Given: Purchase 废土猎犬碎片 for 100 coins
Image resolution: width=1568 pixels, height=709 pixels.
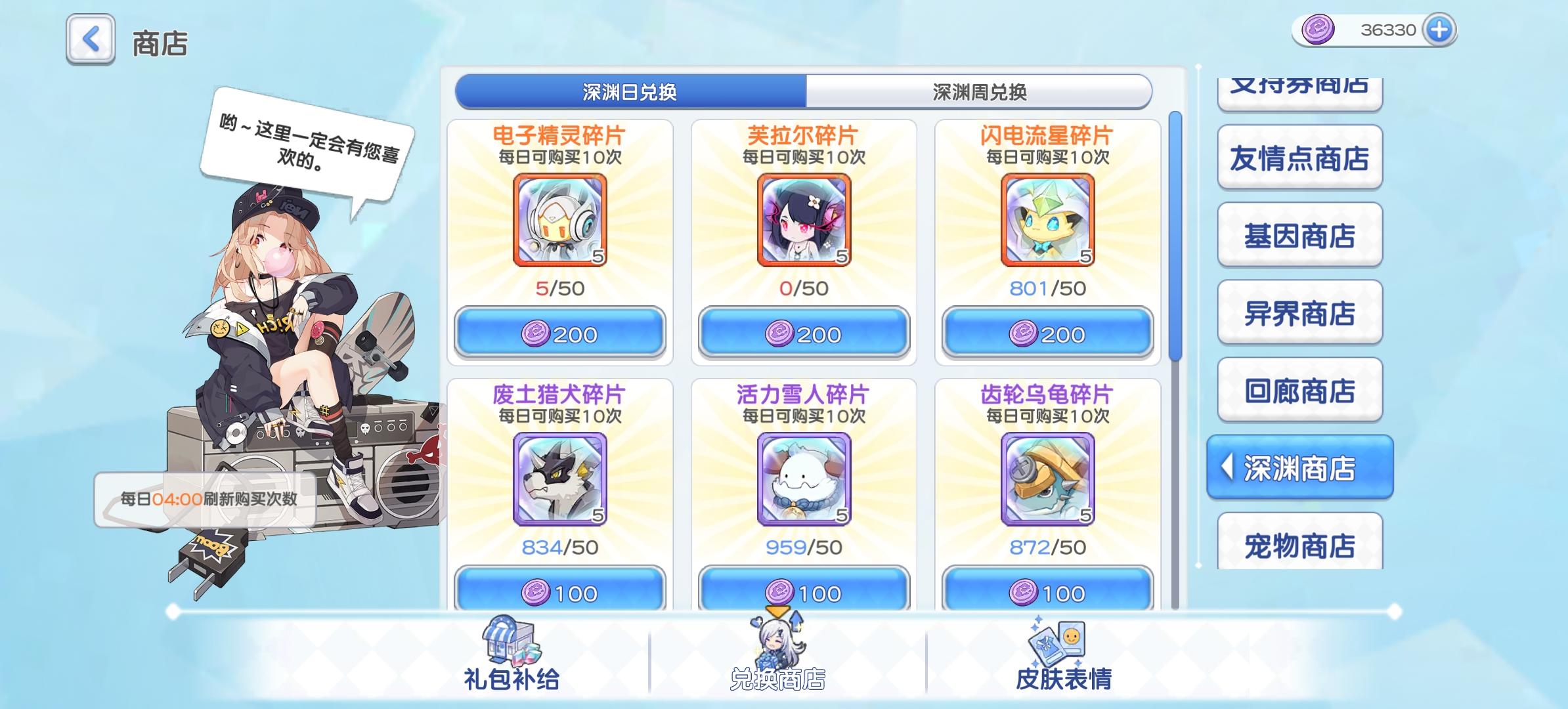Looking at the screenshot, I should pyautogui.click(x=559, y=591).
